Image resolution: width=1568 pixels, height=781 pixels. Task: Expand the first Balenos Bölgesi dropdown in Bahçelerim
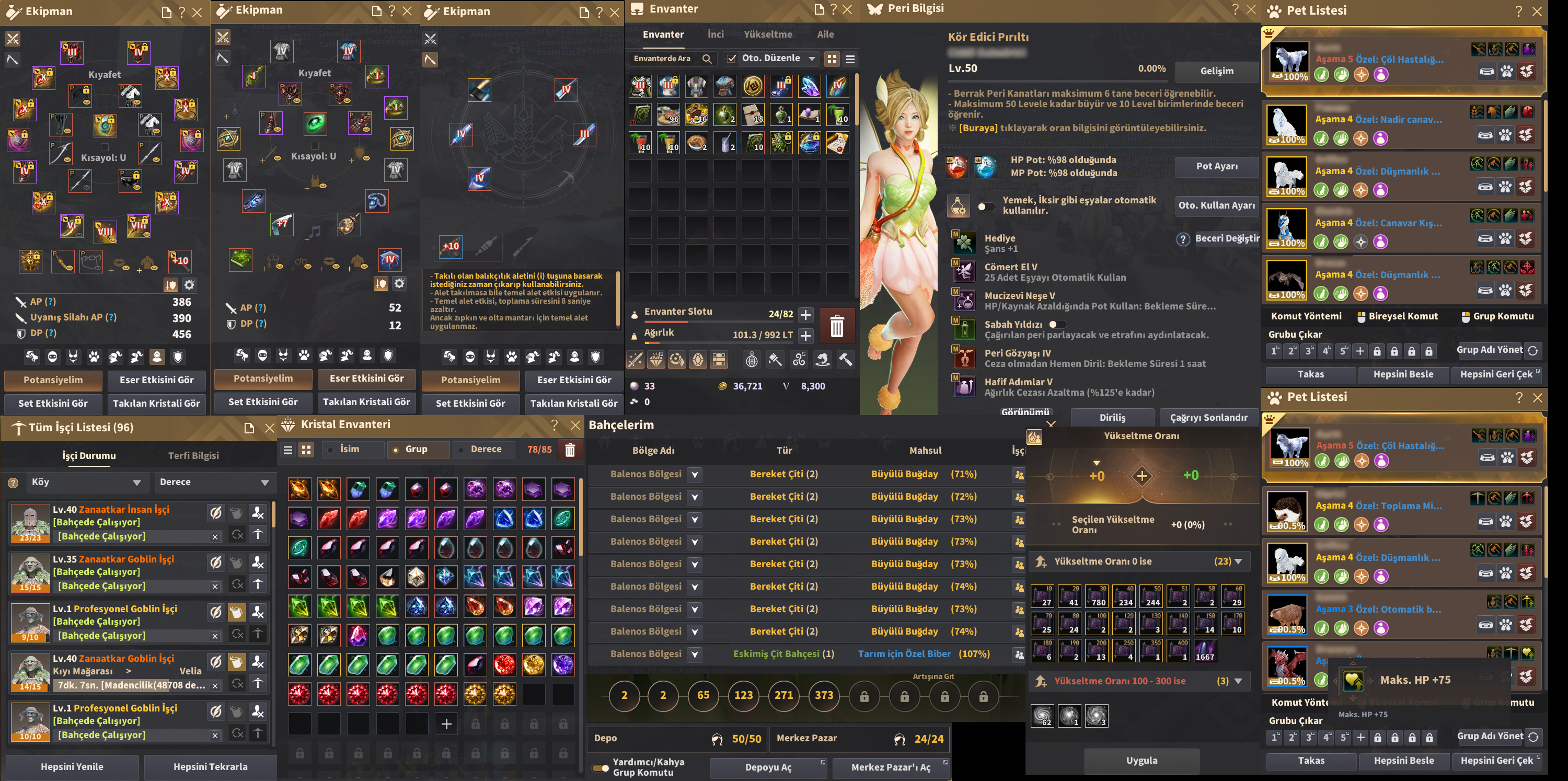(694, 475)
